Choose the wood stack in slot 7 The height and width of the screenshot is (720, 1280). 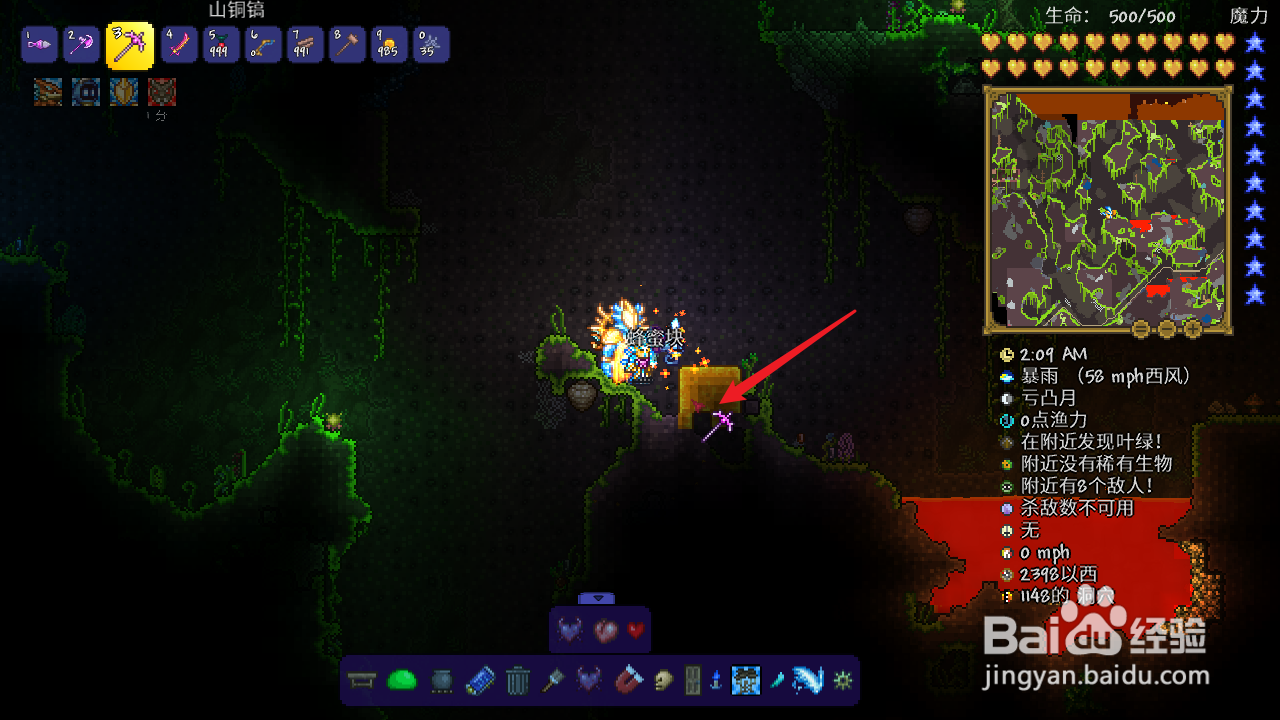tap(305, 45)
